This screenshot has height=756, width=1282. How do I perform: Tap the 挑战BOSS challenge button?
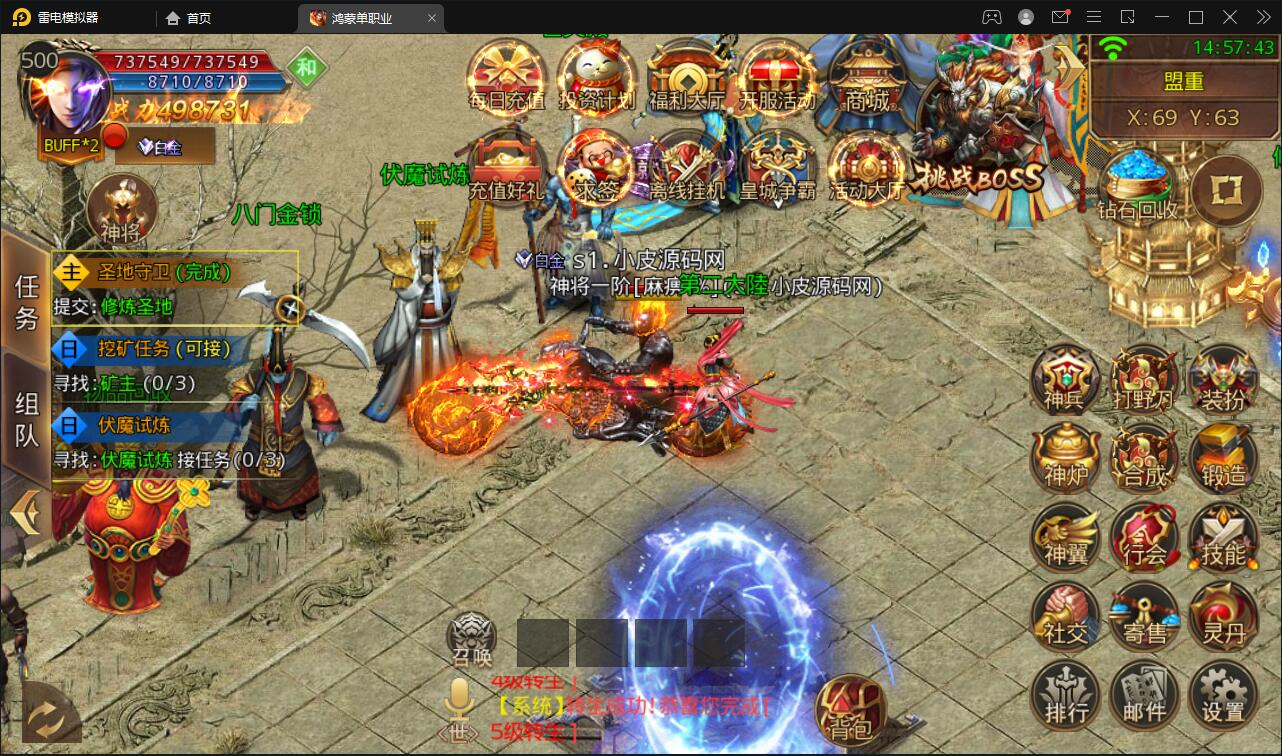pyautogui.click(x=978, y=150)
